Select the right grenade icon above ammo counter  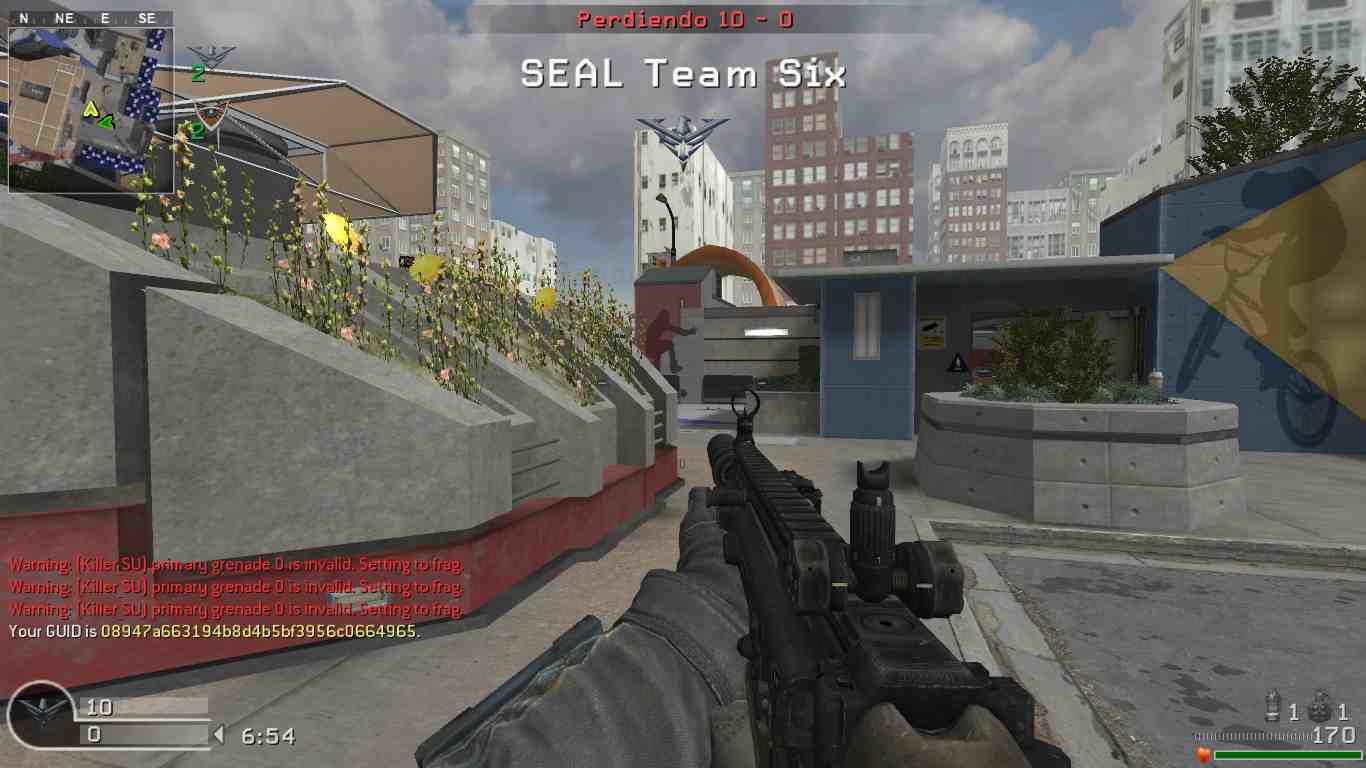coord(1319,706)
